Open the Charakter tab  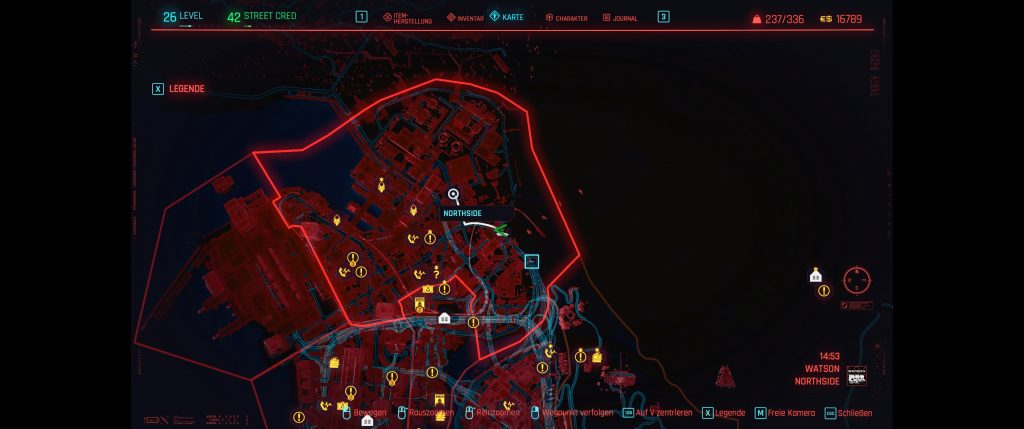566,18
